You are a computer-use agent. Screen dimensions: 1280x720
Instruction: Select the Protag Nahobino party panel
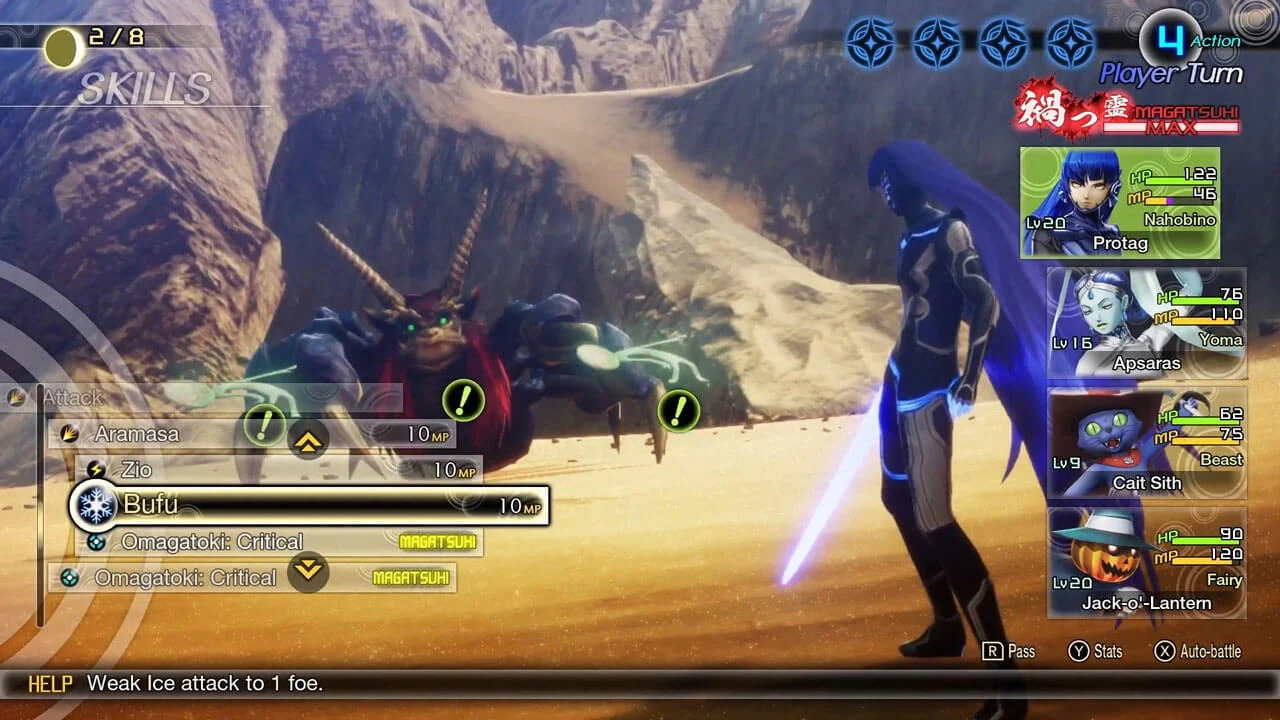pyautogui.click(x=1120, y=203)
